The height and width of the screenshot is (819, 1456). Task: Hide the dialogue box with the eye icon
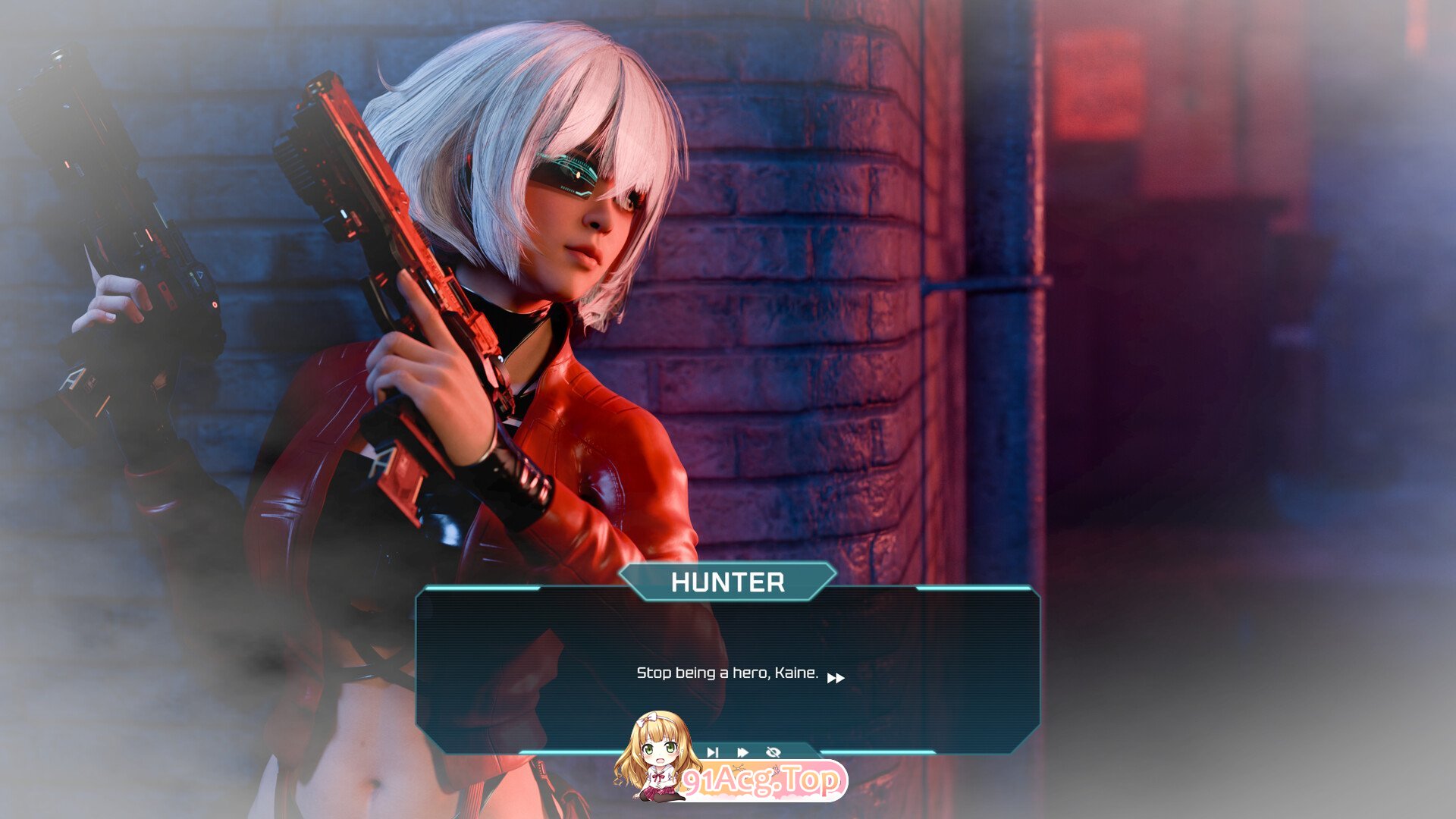click(773, 752)
